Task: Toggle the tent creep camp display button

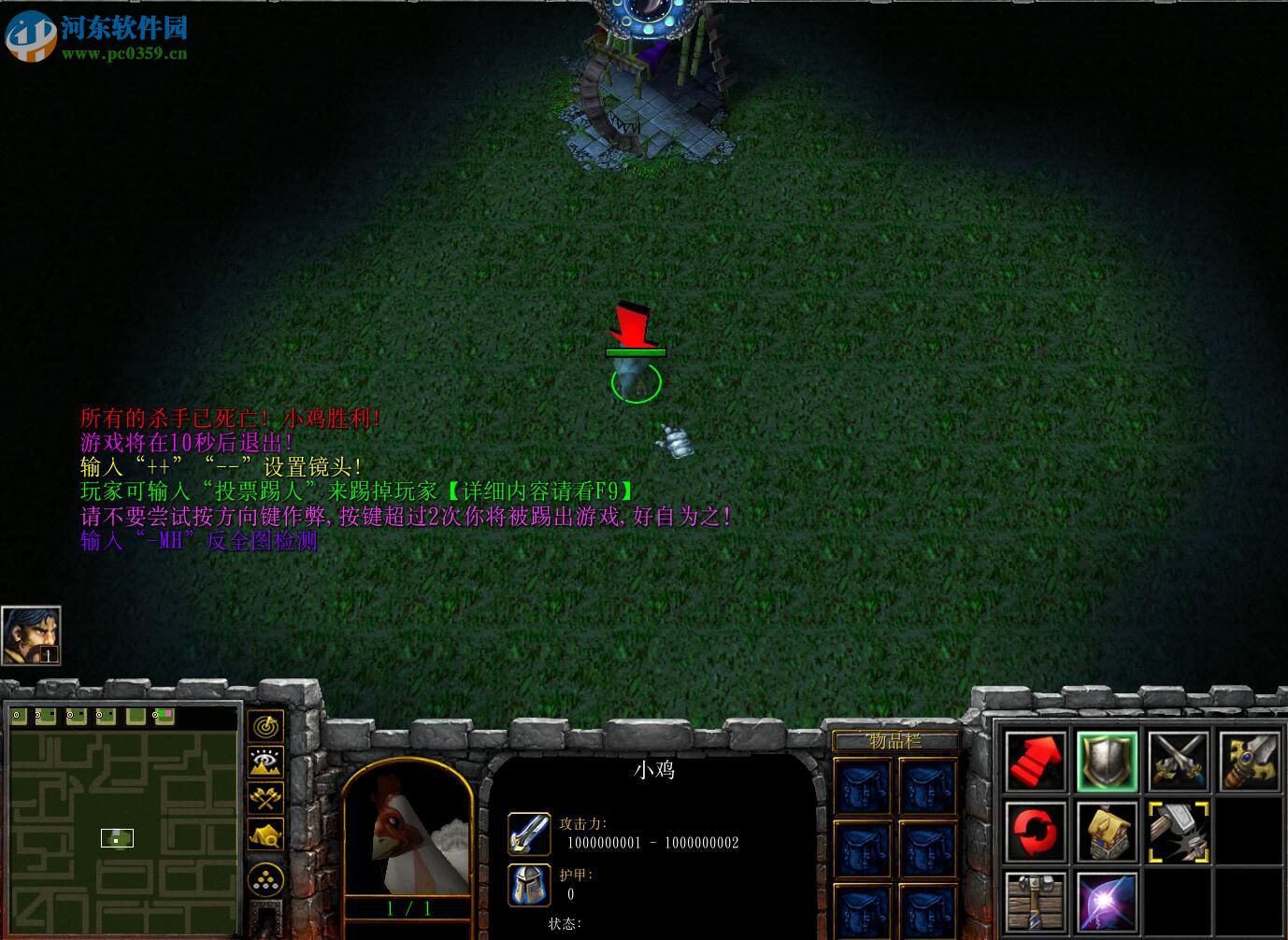Action: point(266,834)
